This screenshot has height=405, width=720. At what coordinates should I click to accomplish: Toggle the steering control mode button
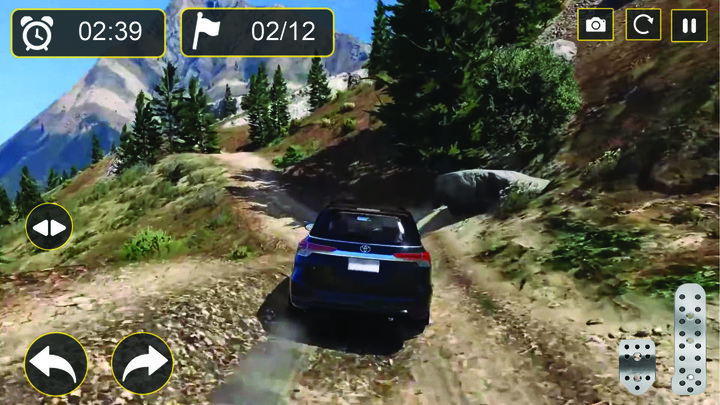pyautogui.click(x=49, y=227)
